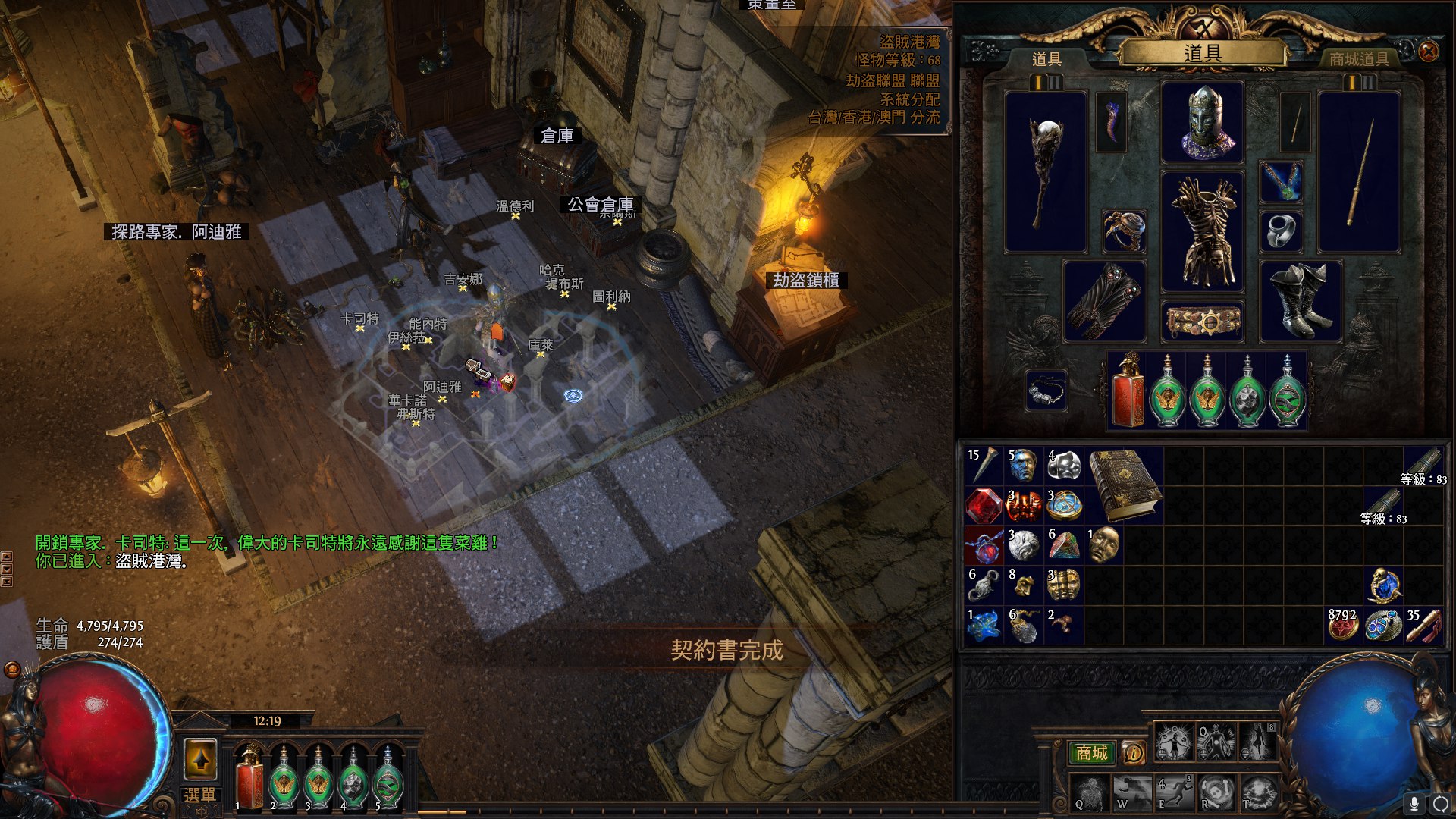Click the equipped boots slot
Viewport: 1456px width, 819px height.
tap(1300, 301)
